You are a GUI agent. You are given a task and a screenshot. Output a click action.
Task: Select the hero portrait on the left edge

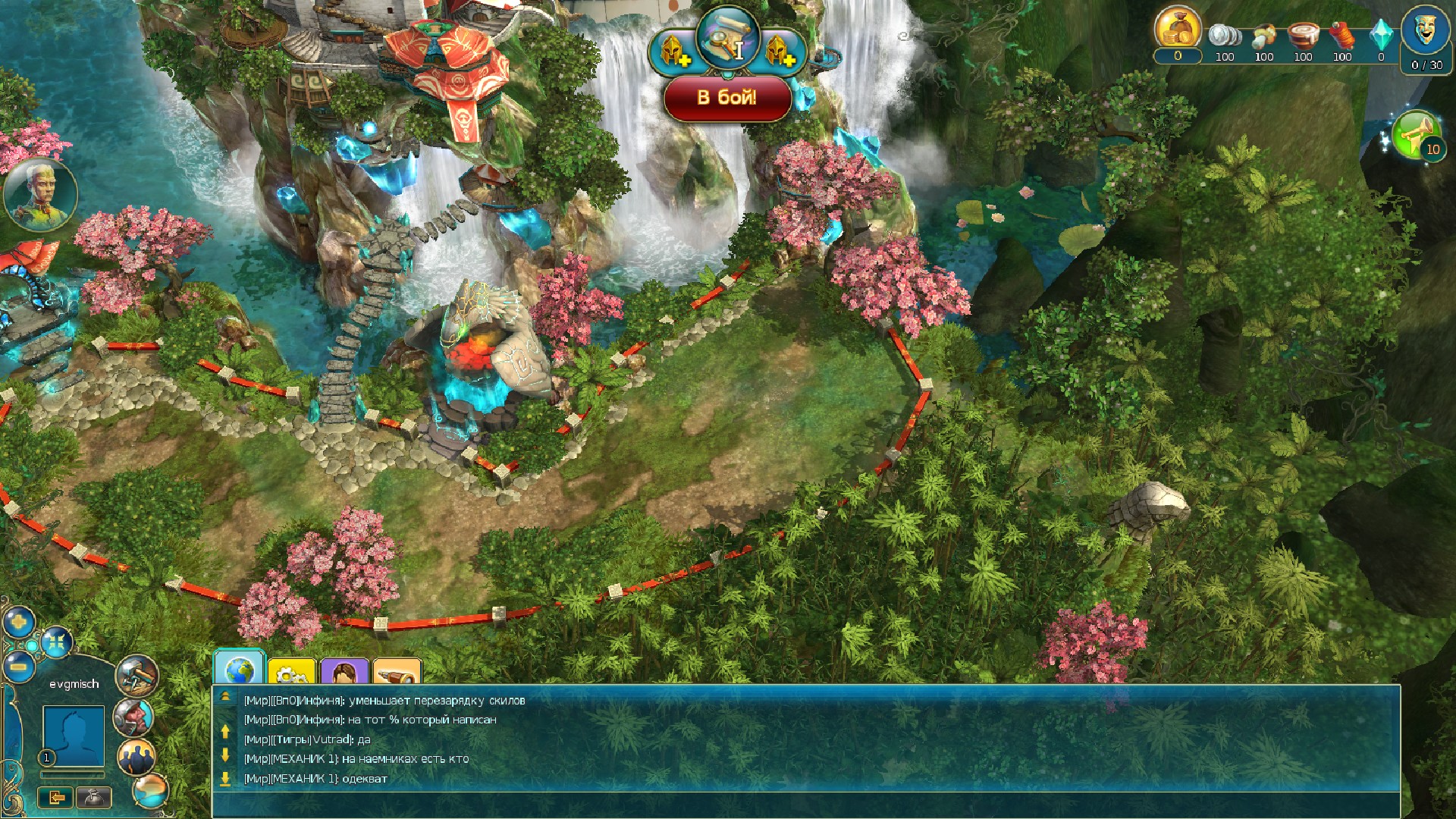39,194
